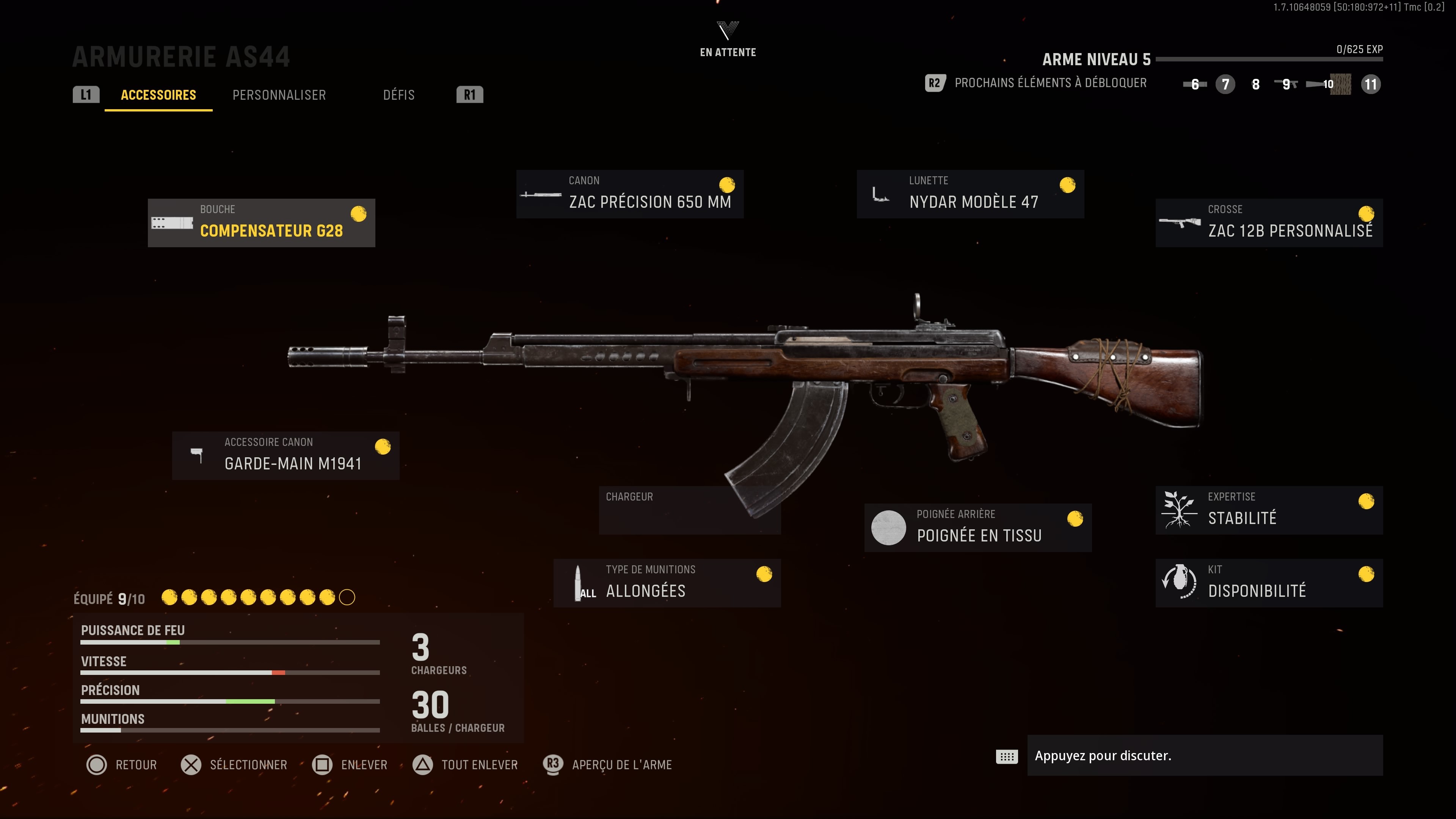Open the Canon slot ZAC Précision 650 mm
The width and height of the screenshot is (1456, 819).
click(630, 194)
